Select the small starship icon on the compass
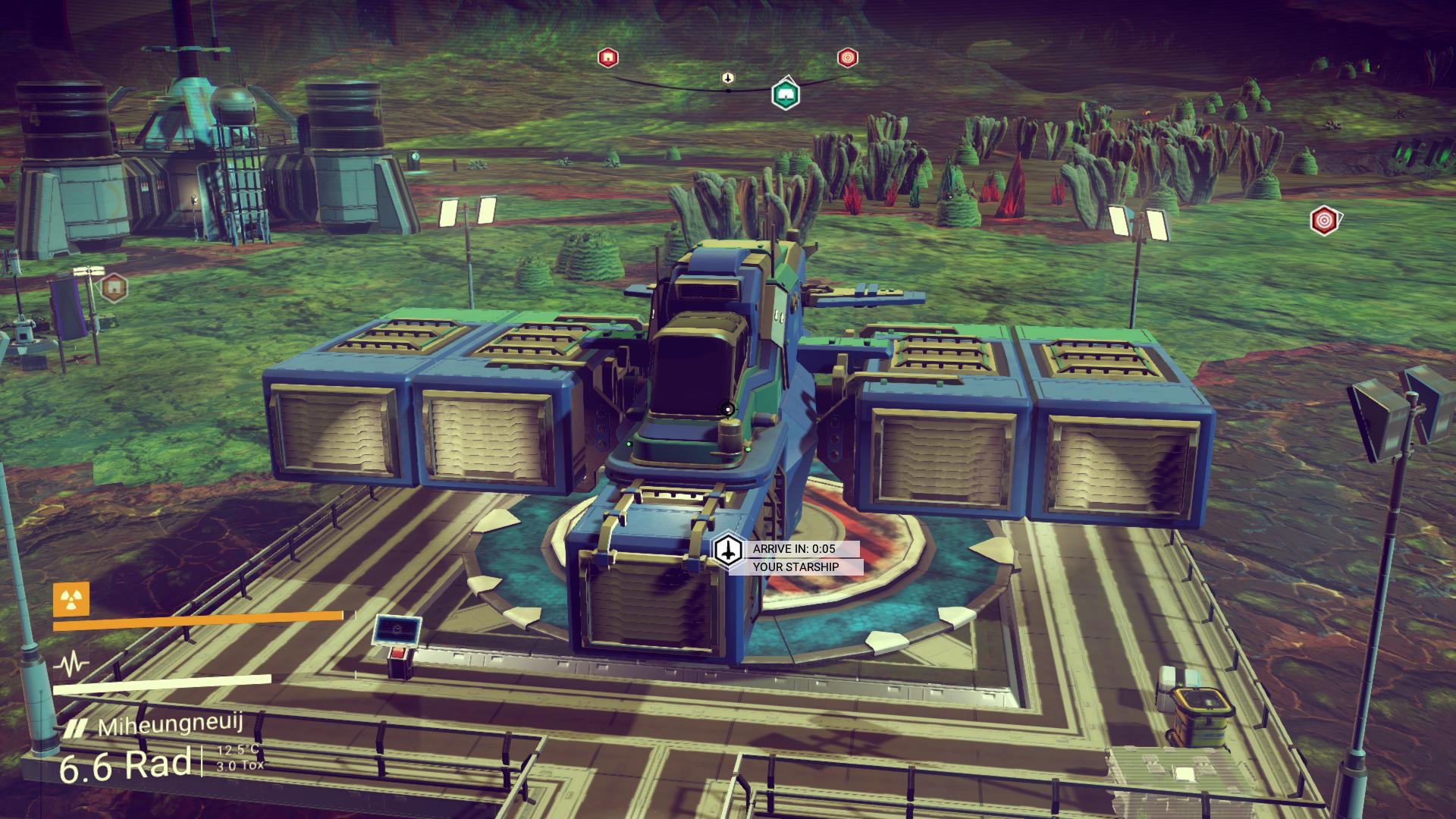This screenshot has width=1456, height=819. click(728, 78)
